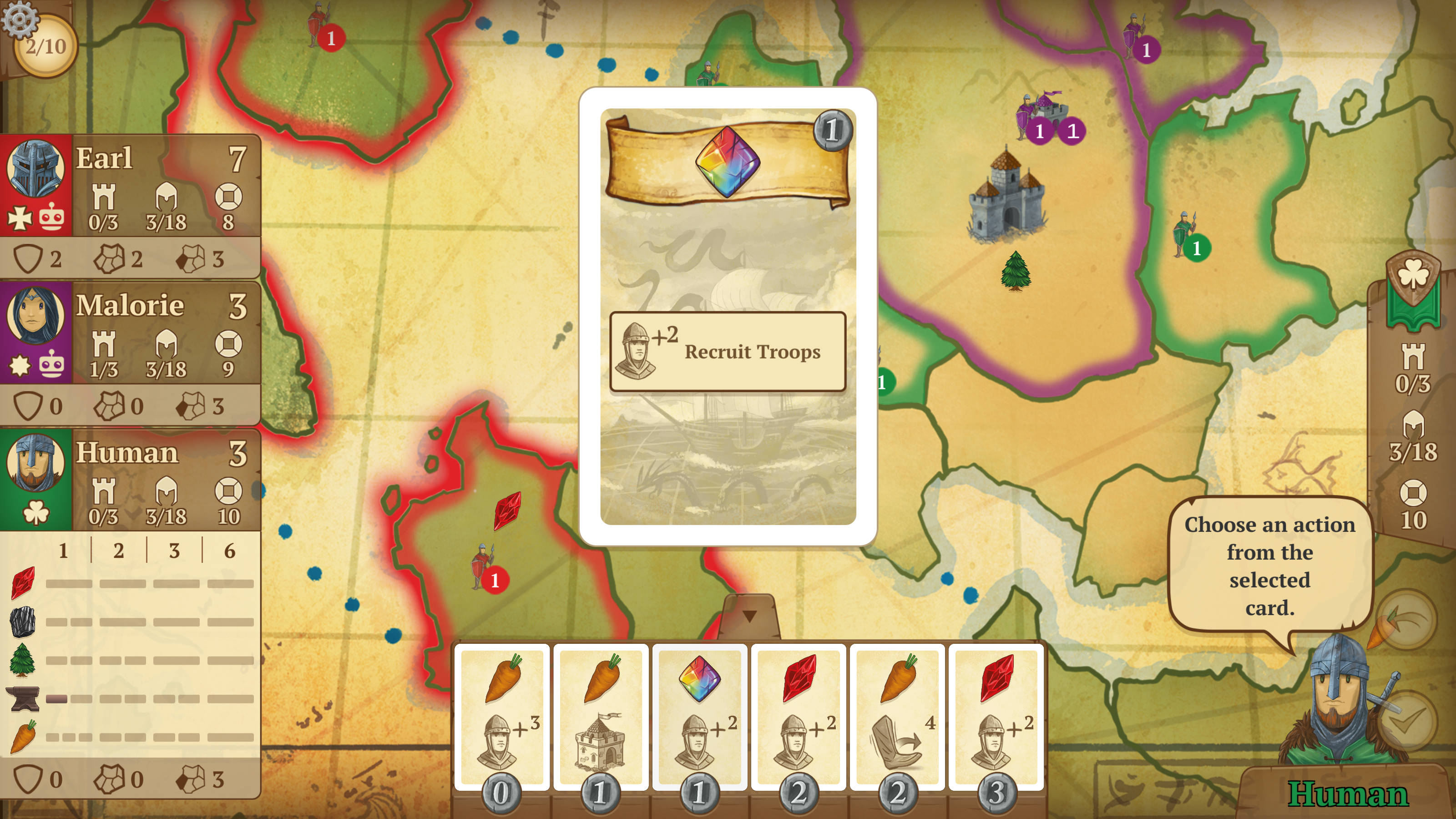
Task: Pick the red gem card numbered 3
Action: tap(996, 716)
